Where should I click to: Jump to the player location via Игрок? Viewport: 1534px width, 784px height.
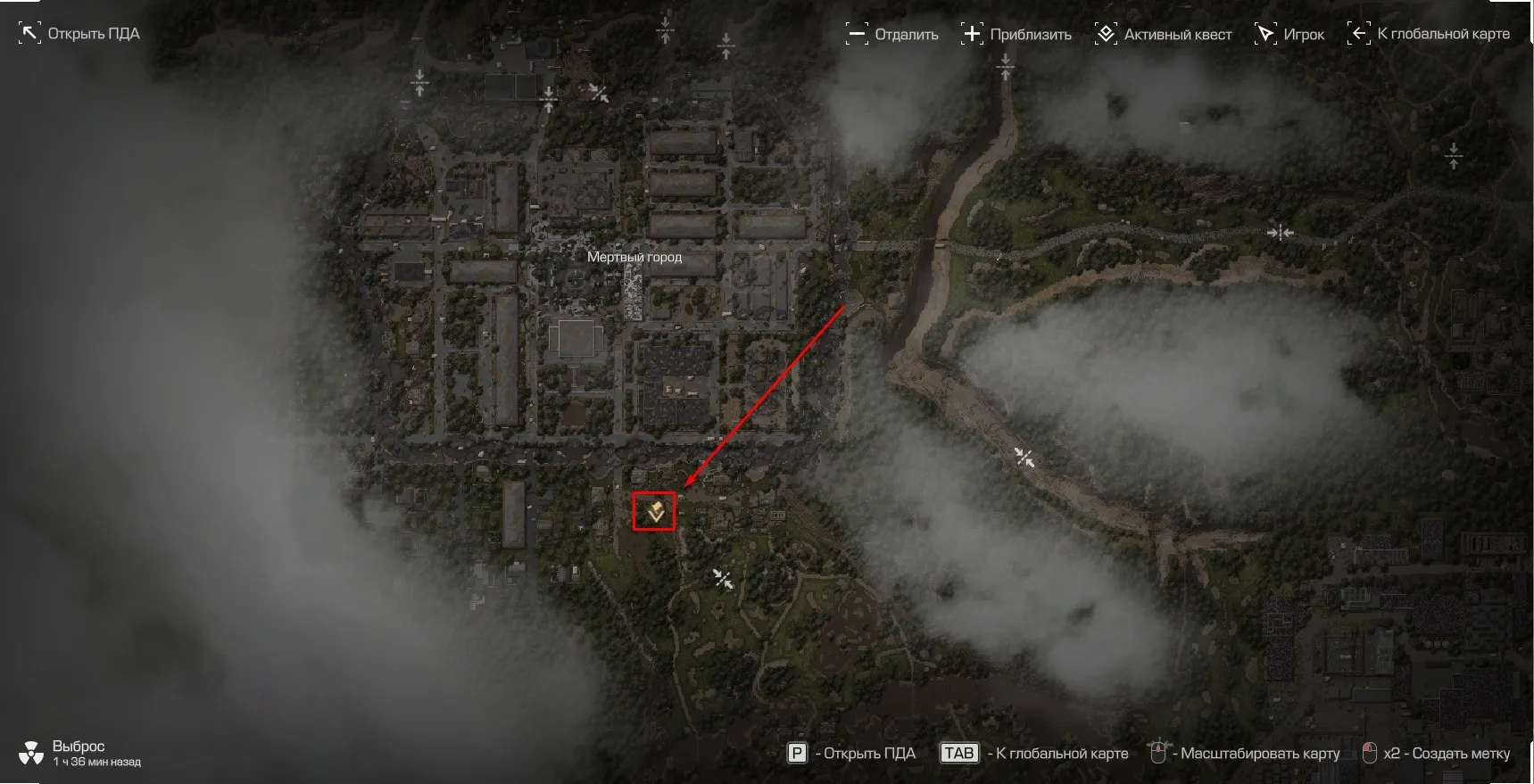(1289, 35)
